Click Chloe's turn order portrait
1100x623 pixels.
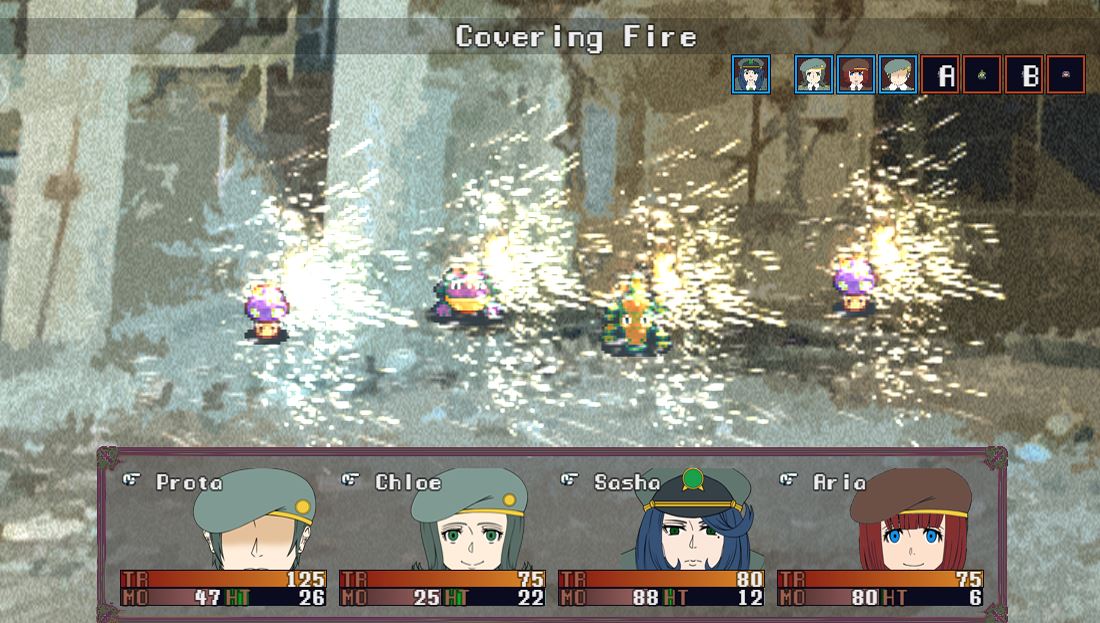pos(814,75)
